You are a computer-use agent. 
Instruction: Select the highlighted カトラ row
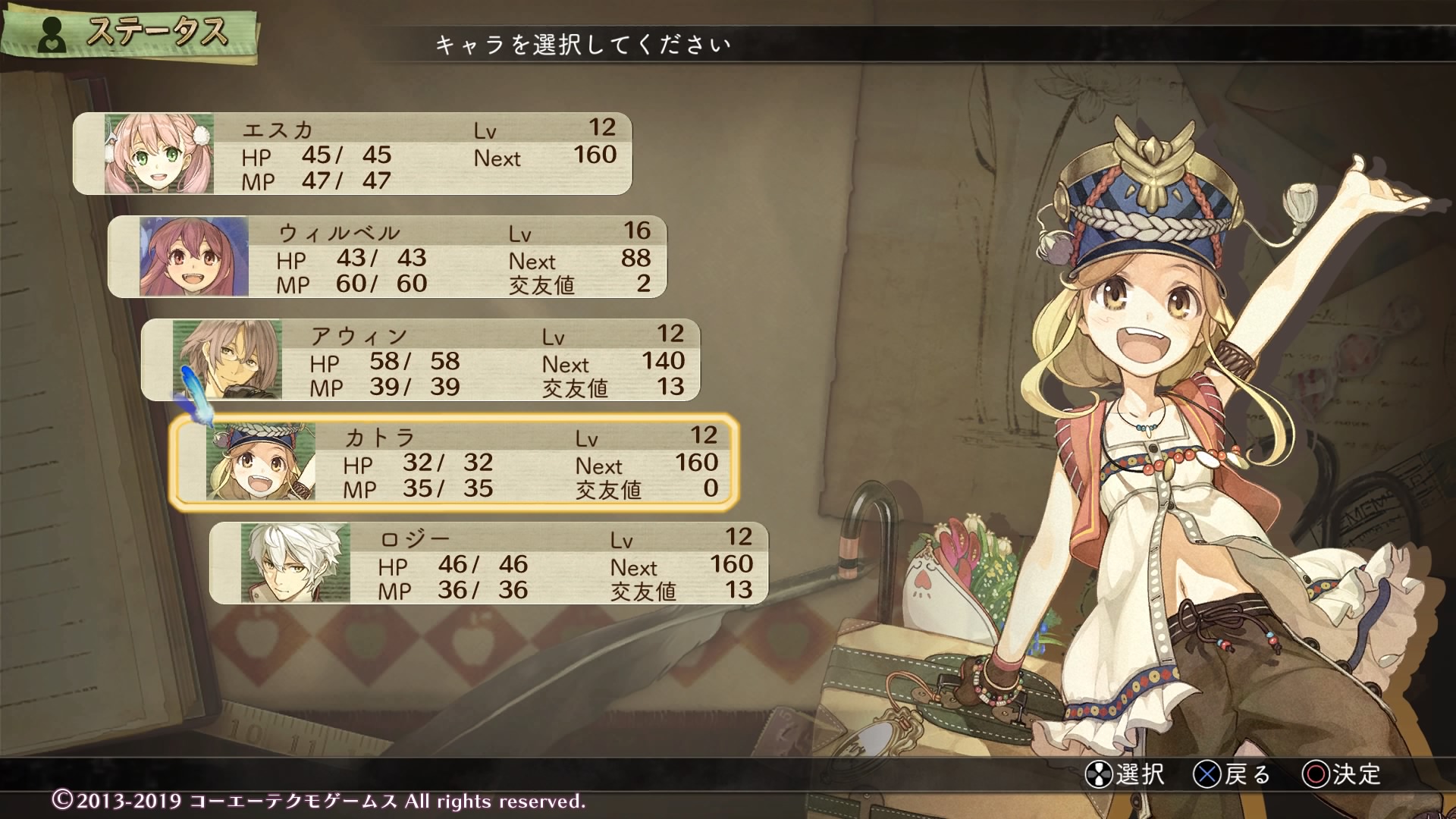454,462
